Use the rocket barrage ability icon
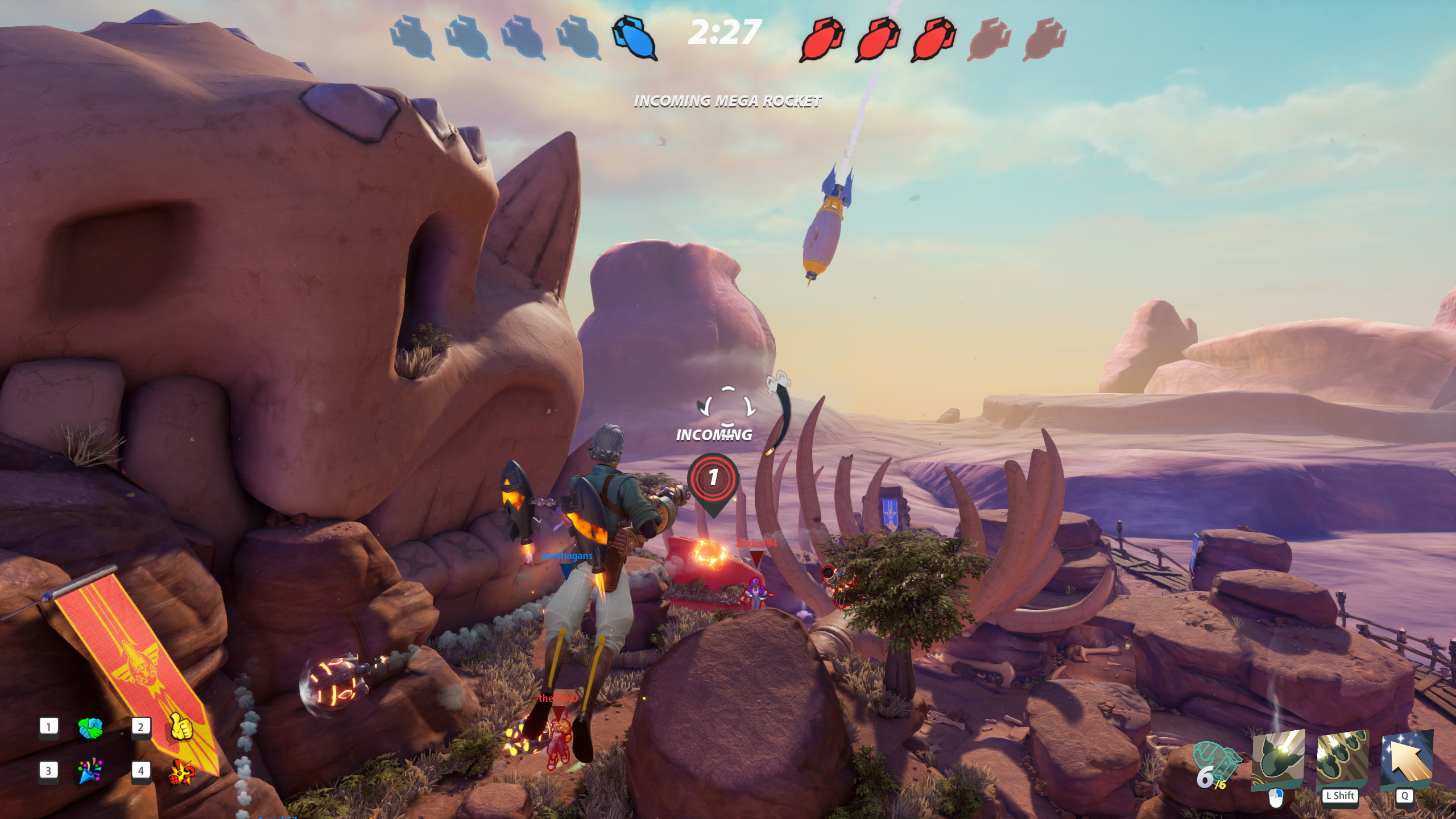 (1342, 759)
